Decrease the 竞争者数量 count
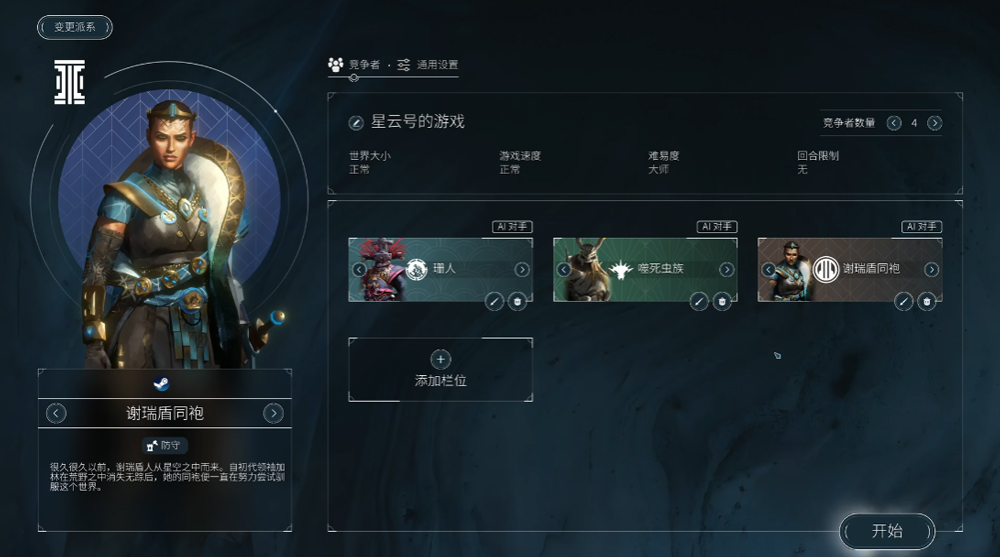 891,123
